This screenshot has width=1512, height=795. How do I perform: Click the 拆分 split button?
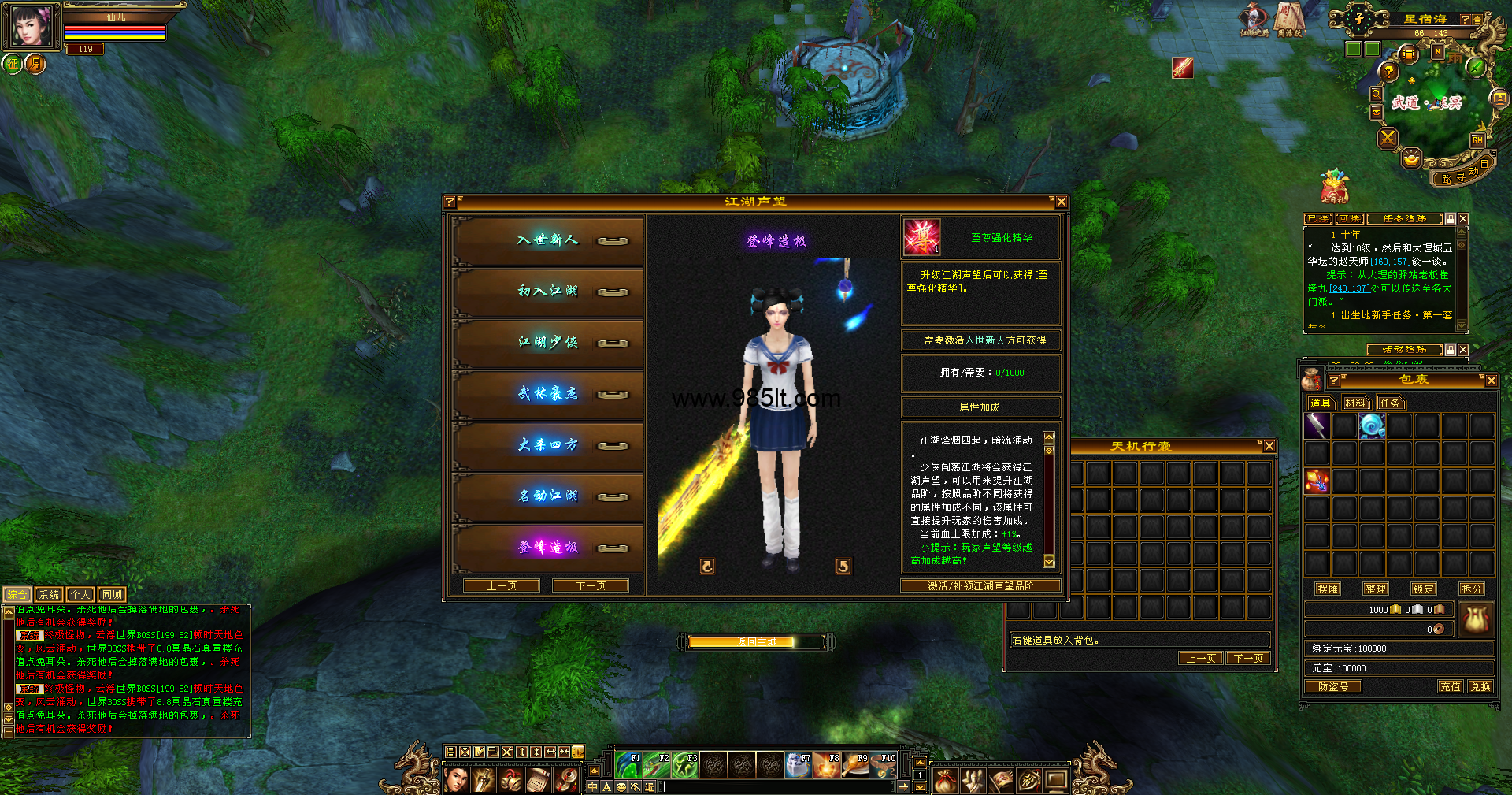(1471, 589)
